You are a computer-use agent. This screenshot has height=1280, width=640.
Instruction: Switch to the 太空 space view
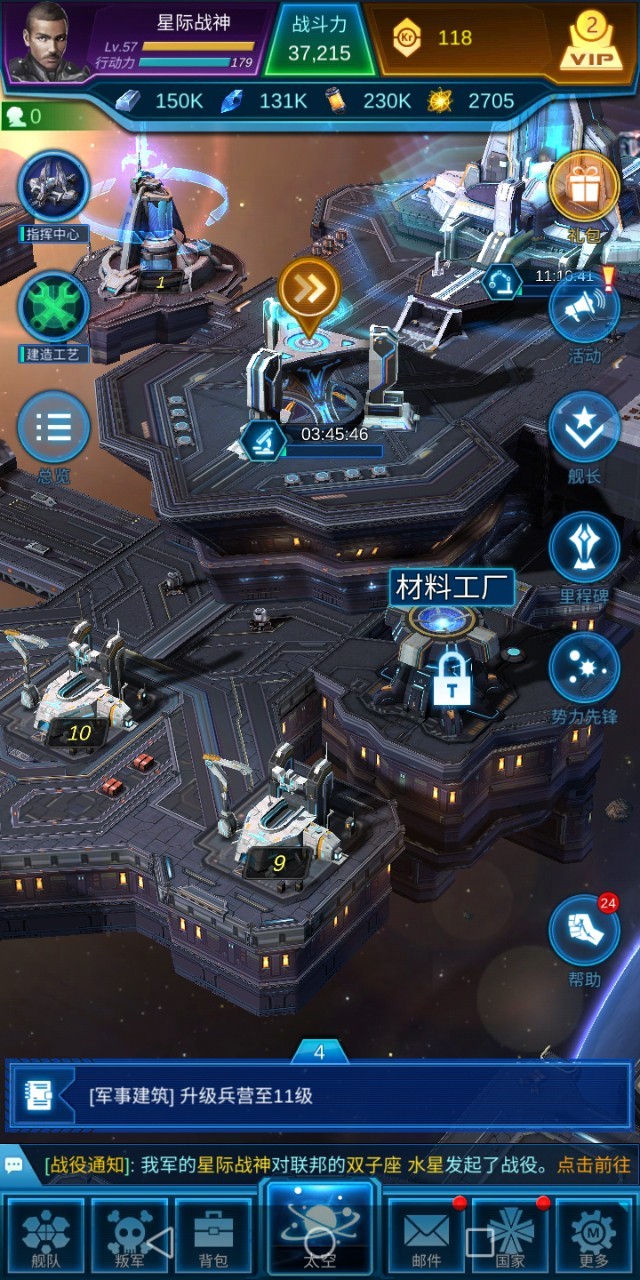(x=320, y=1232)
